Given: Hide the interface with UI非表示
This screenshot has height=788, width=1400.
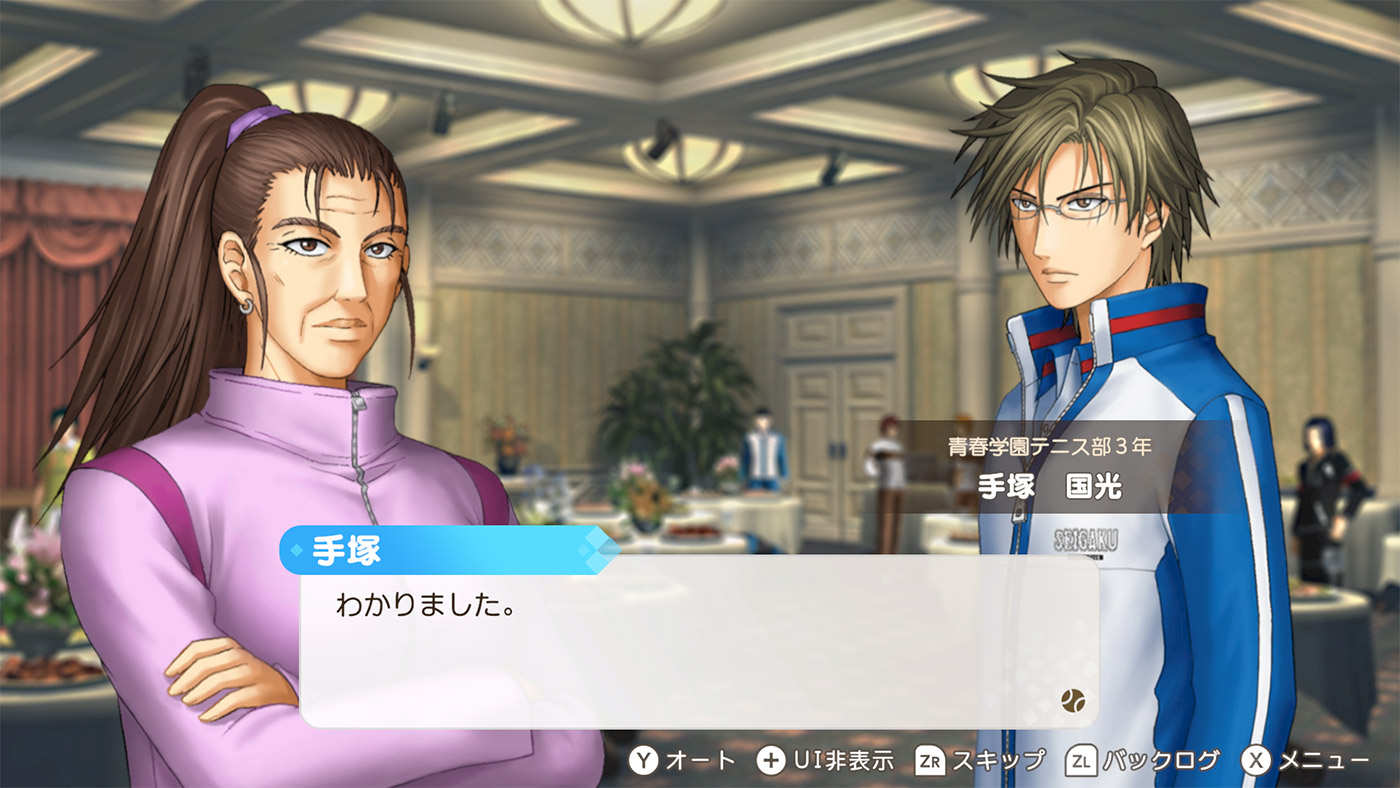Looking at the screenshot, I should pyautogui.click(x=825, y=761).
